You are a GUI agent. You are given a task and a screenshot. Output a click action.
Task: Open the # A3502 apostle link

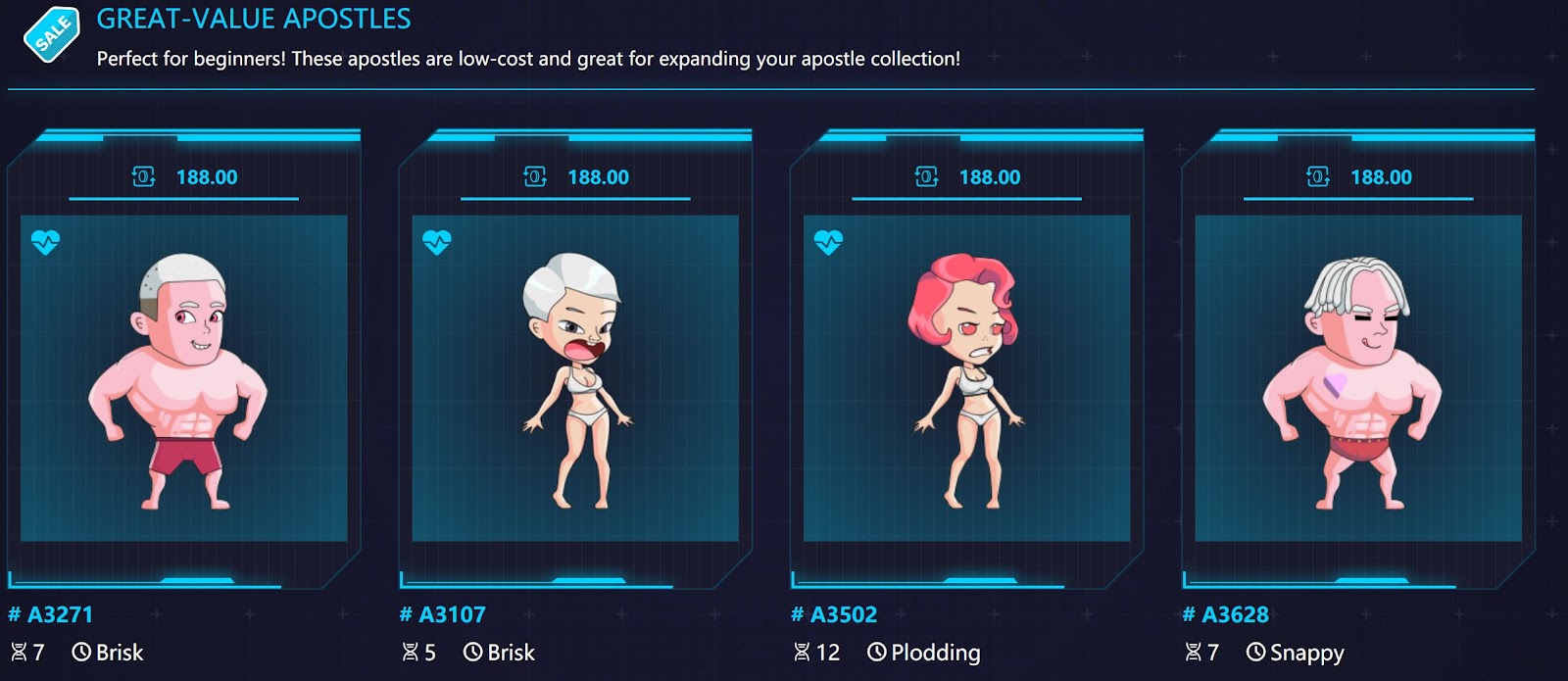click(834, 614)
